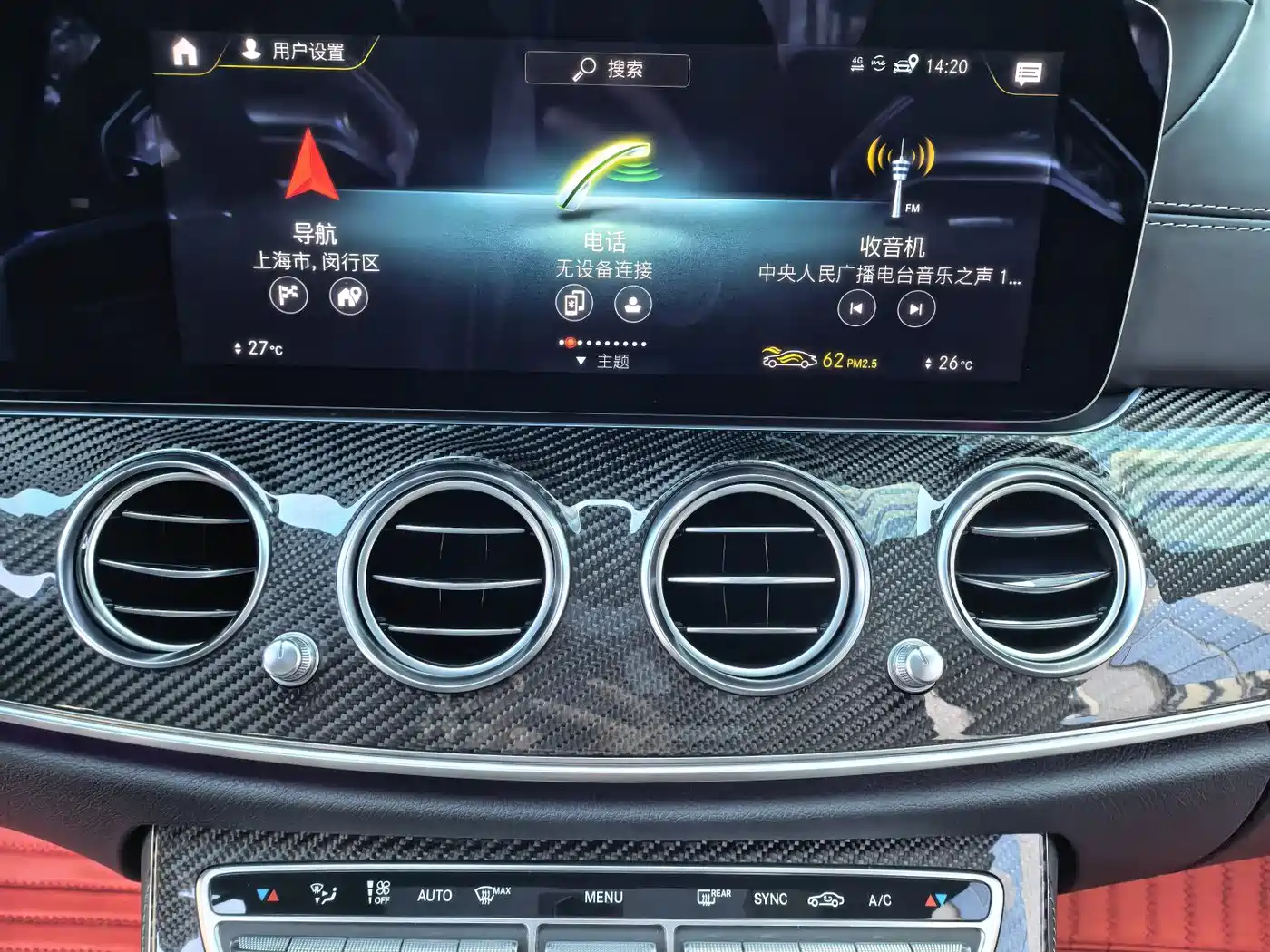
Task: Enable SYNC dual-zone climate
Action: tap(769, 898)
